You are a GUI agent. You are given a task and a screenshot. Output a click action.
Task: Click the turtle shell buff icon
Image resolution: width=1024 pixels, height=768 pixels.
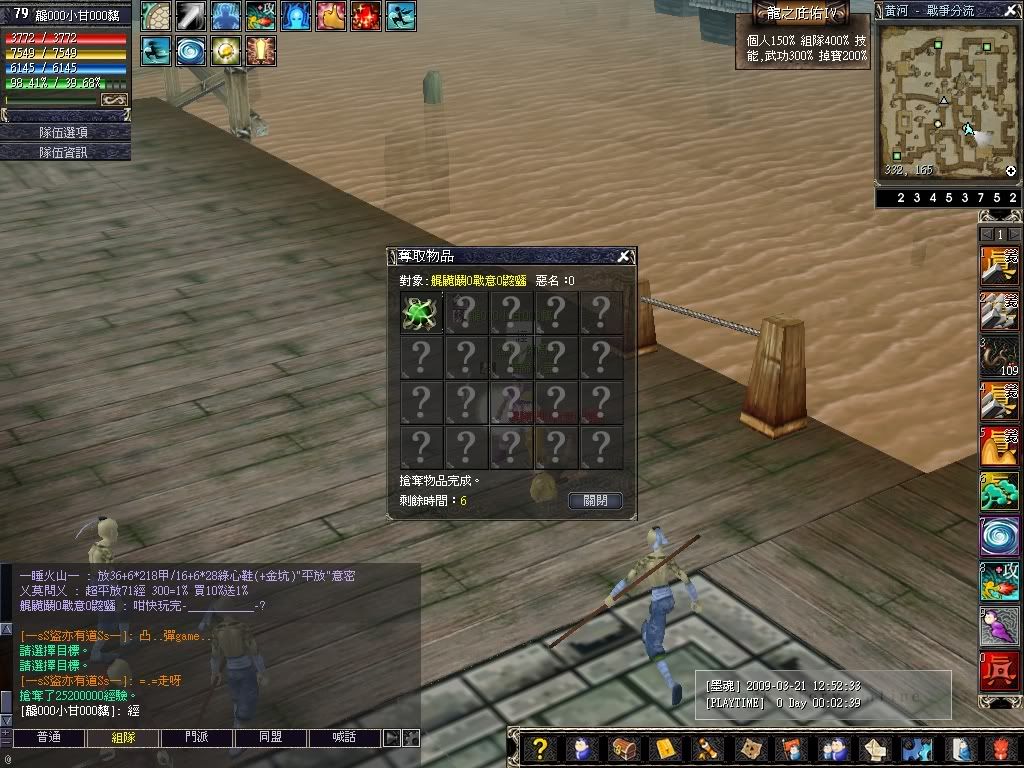(155, 16)
